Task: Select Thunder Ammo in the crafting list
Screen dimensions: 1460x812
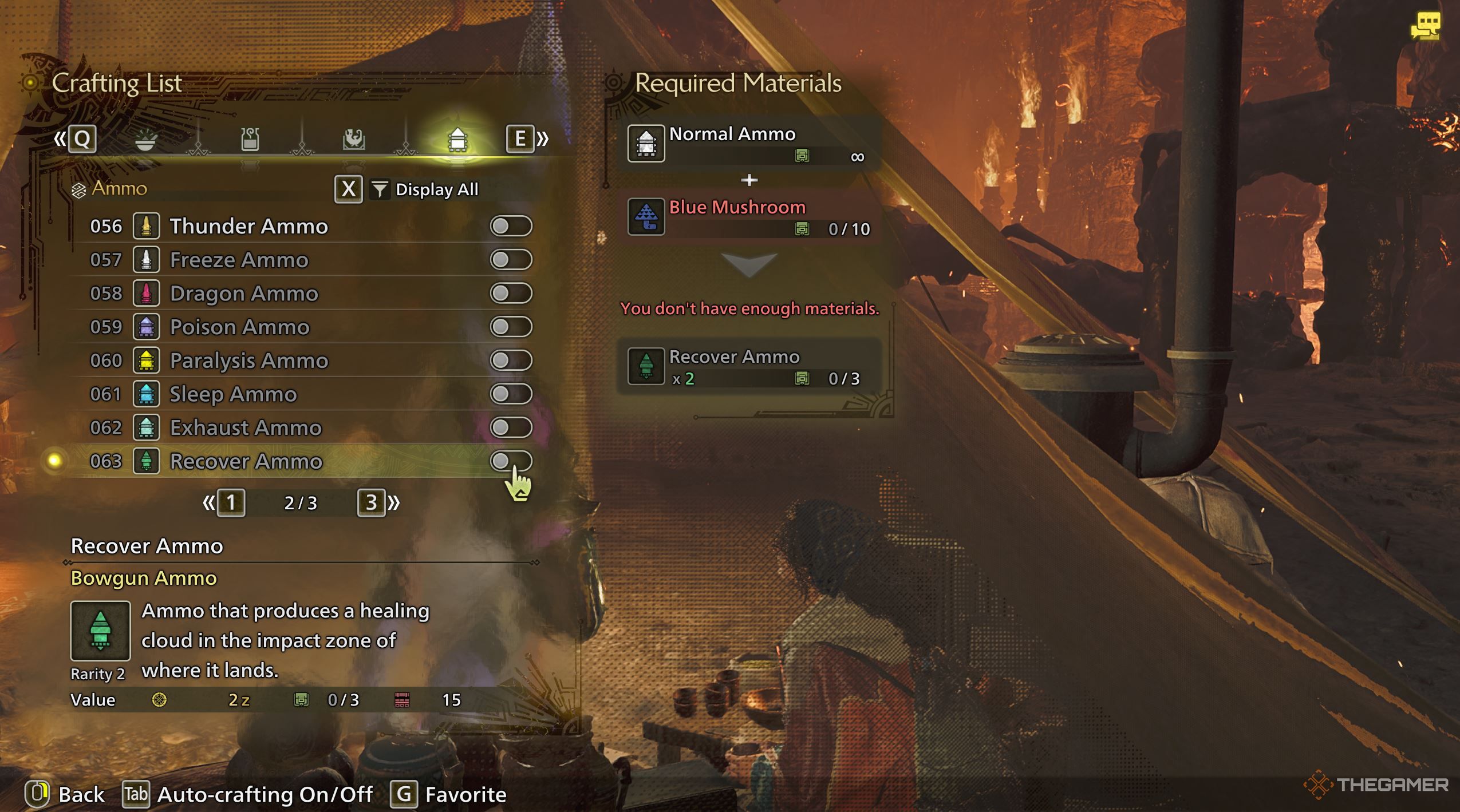Action: (248, 226)
